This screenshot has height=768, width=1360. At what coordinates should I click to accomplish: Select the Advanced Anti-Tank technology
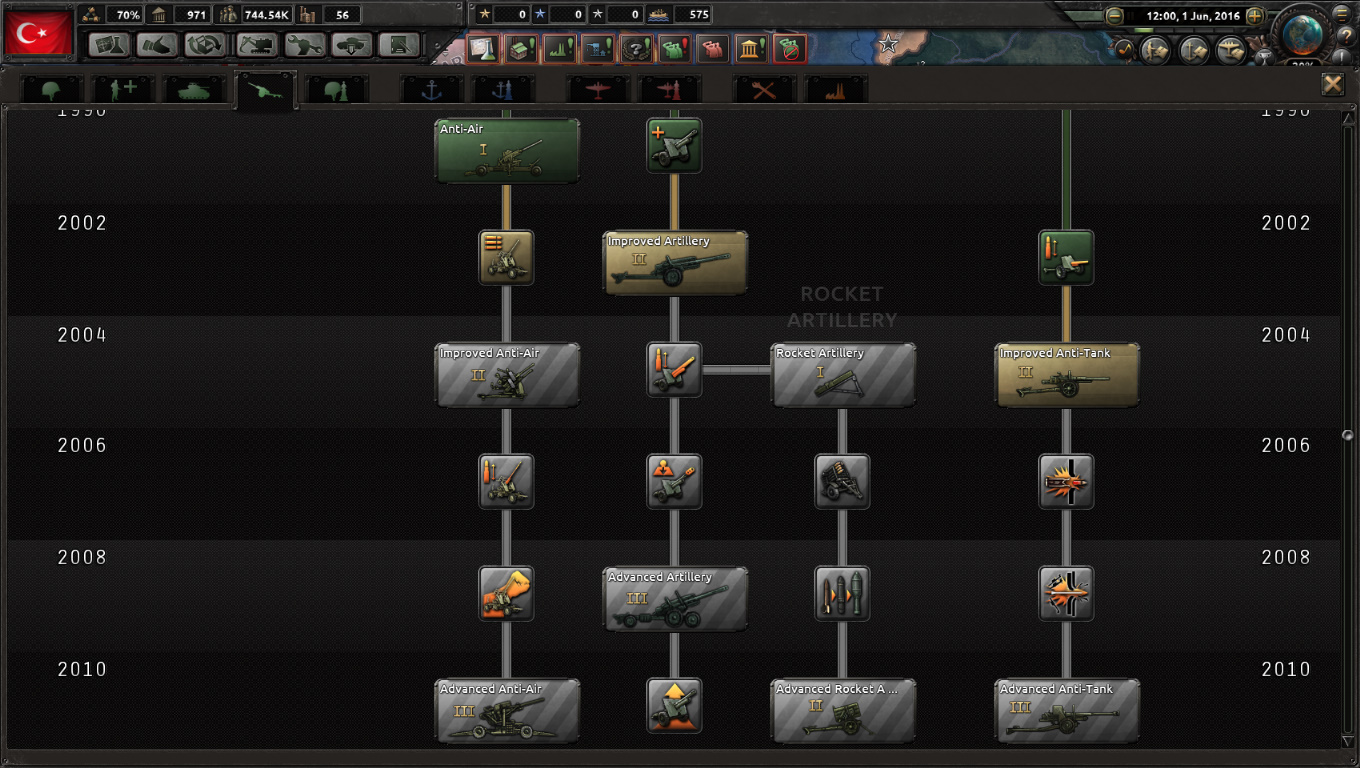pyautogui.click(x=1066, y=710)
